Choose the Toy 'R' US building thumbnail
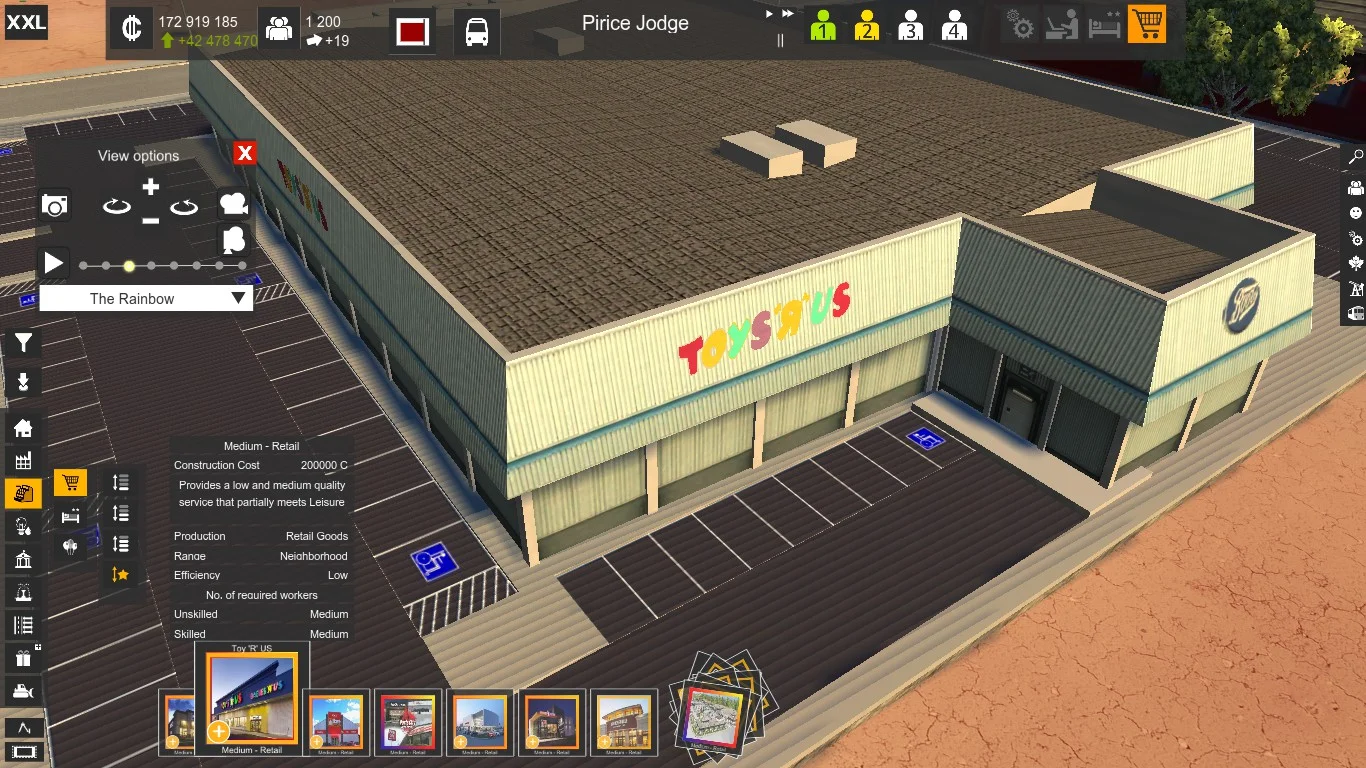Image resolution: width=1366 pixels, height=768 pixels. click(x=252, y=697)
